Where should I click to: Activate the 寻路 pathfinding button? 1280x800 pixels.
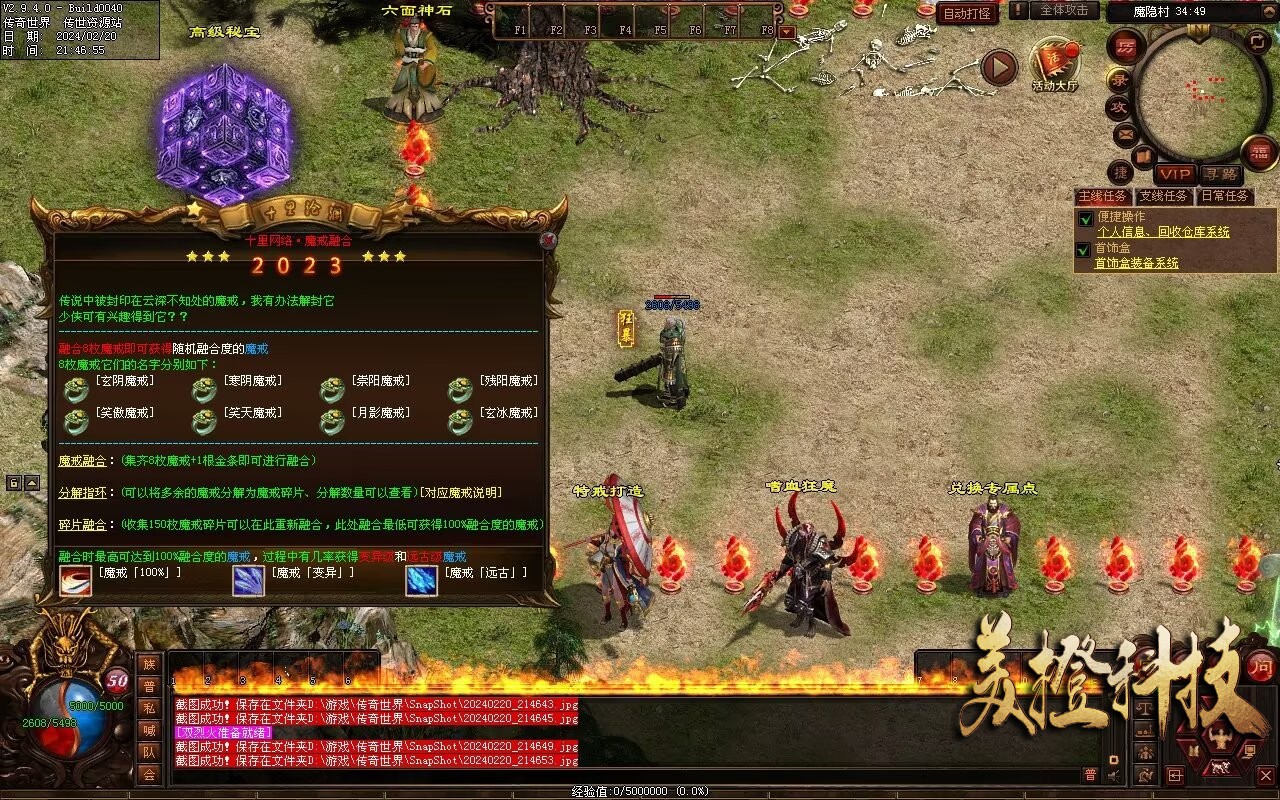click(1219, 174)
